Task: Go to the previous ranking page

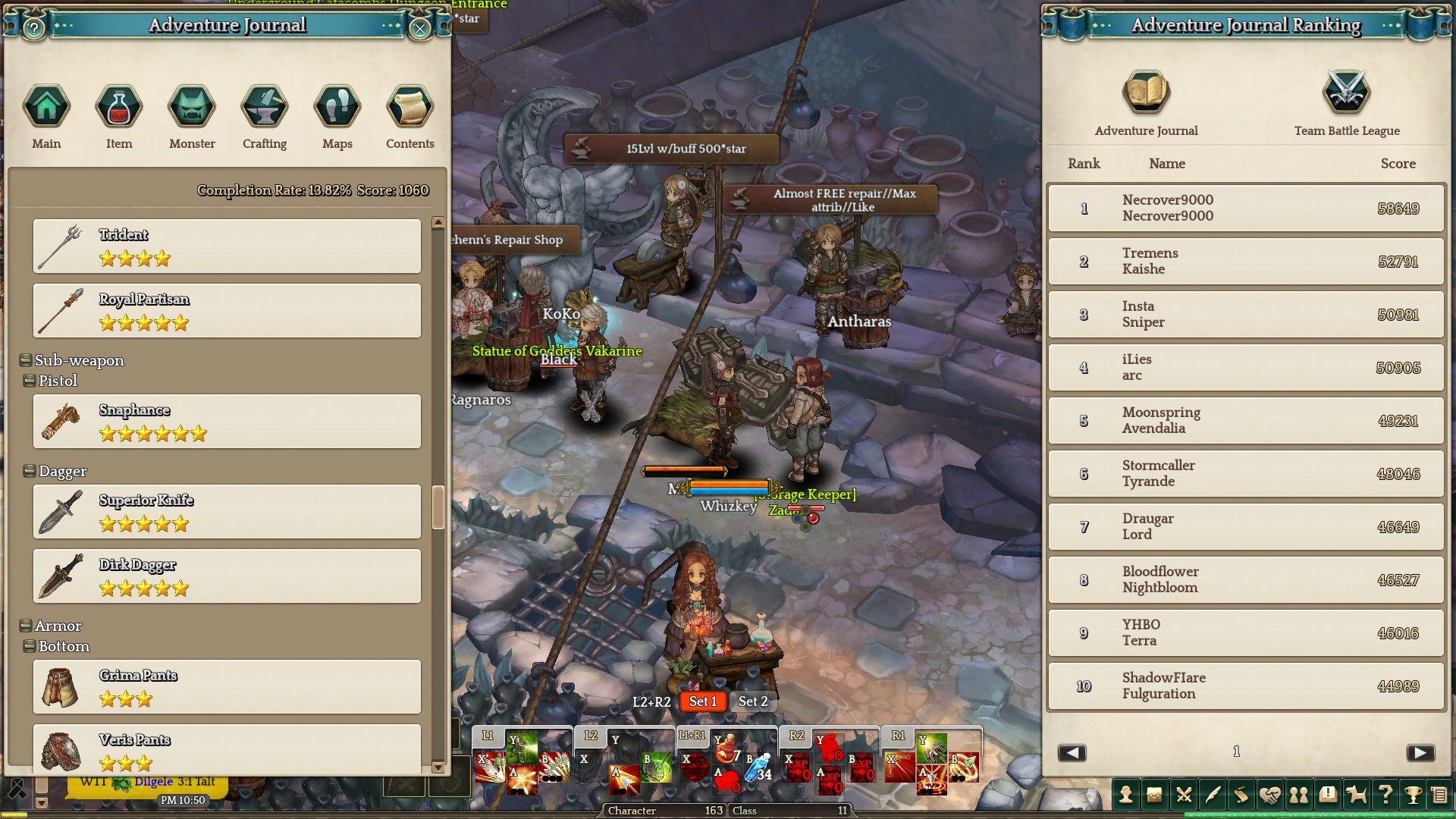Action: pyautogui.click(x=1072, y=752)
